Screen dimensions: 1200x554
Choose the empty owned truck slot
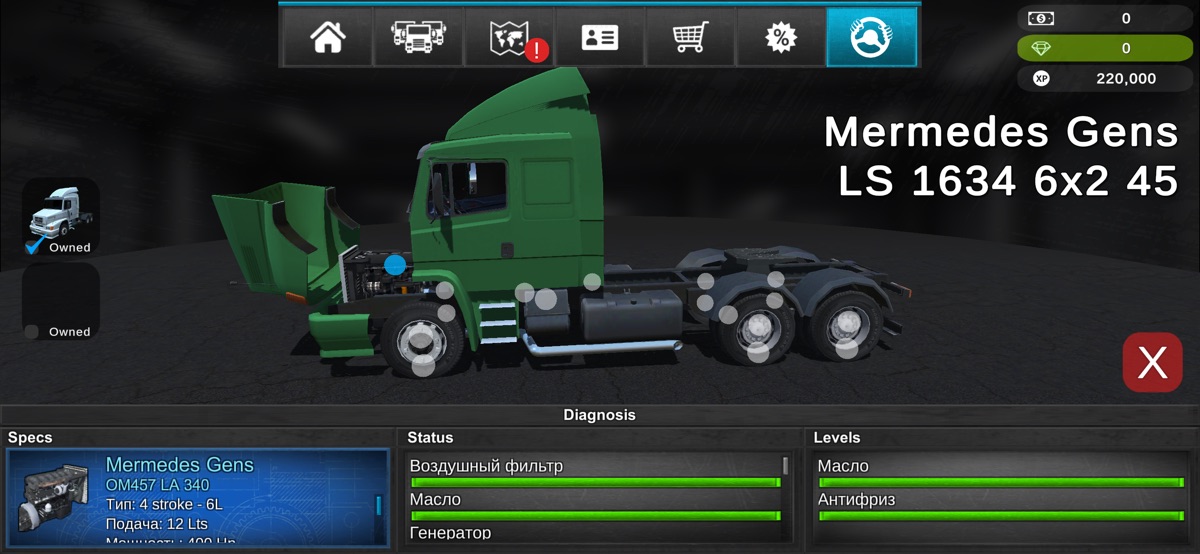(61, 301)
